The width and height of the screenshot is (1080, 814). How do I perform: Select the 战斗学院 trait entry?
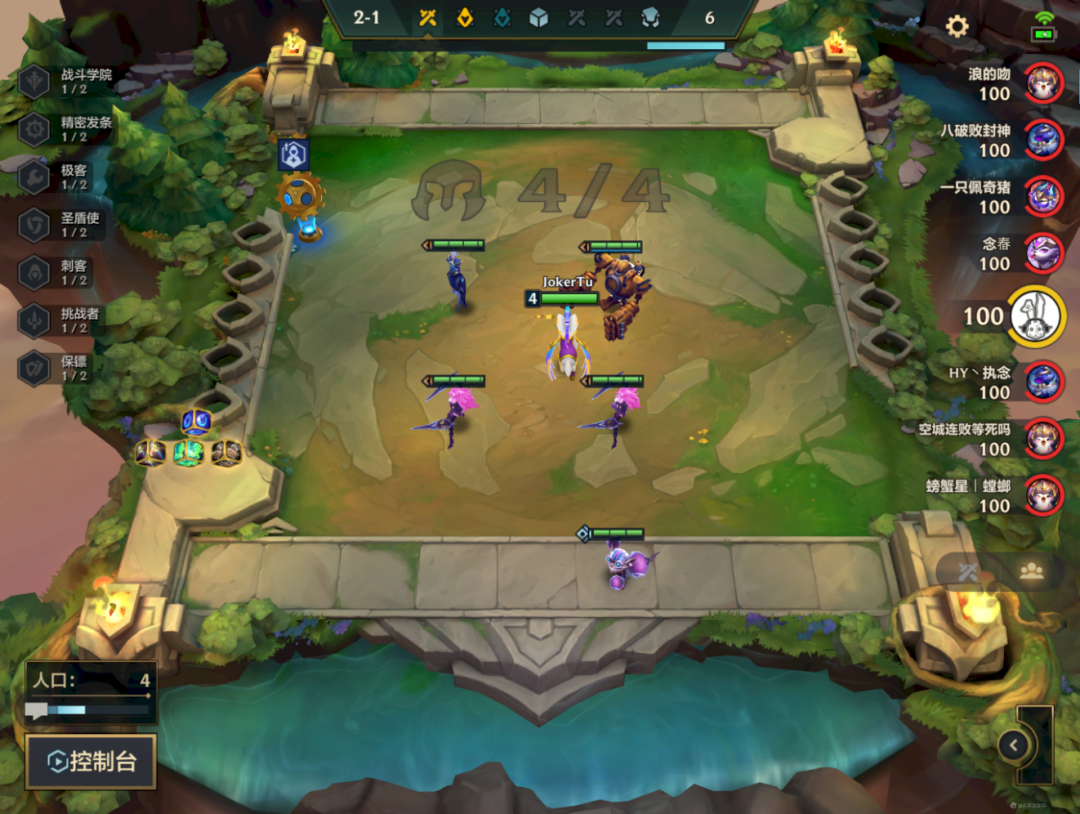pyautogui.click(x=70, y=82)
